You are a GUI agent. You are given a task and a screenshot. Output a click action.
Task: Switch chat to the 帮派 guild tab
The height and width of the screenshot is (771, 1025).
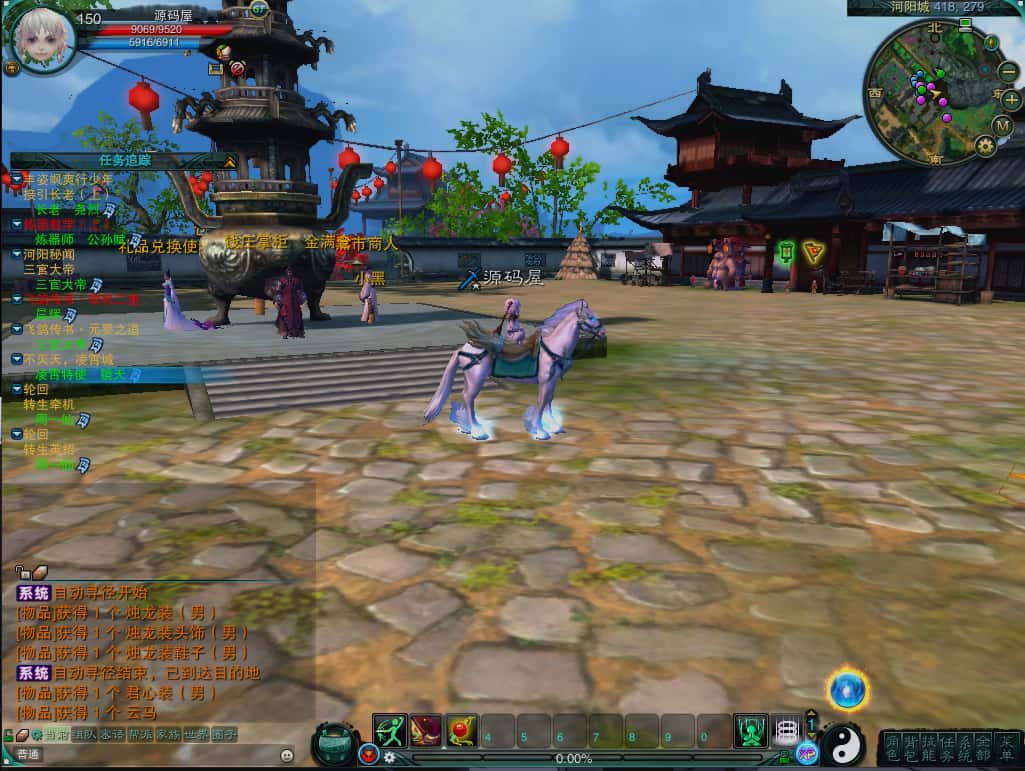(x=139, y=735)
